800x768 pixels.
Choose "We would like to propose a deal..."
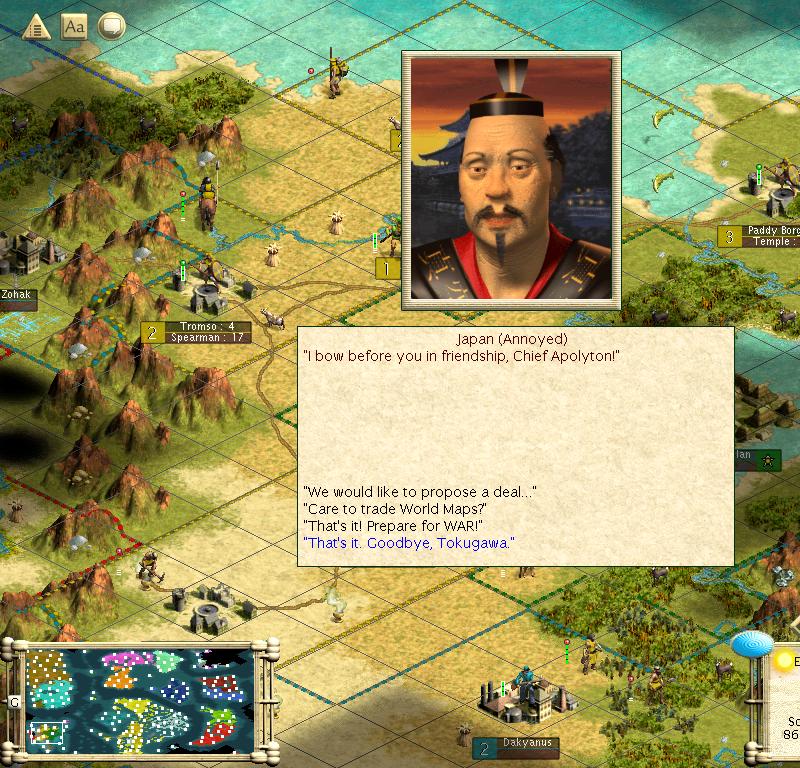click(419, 492)
